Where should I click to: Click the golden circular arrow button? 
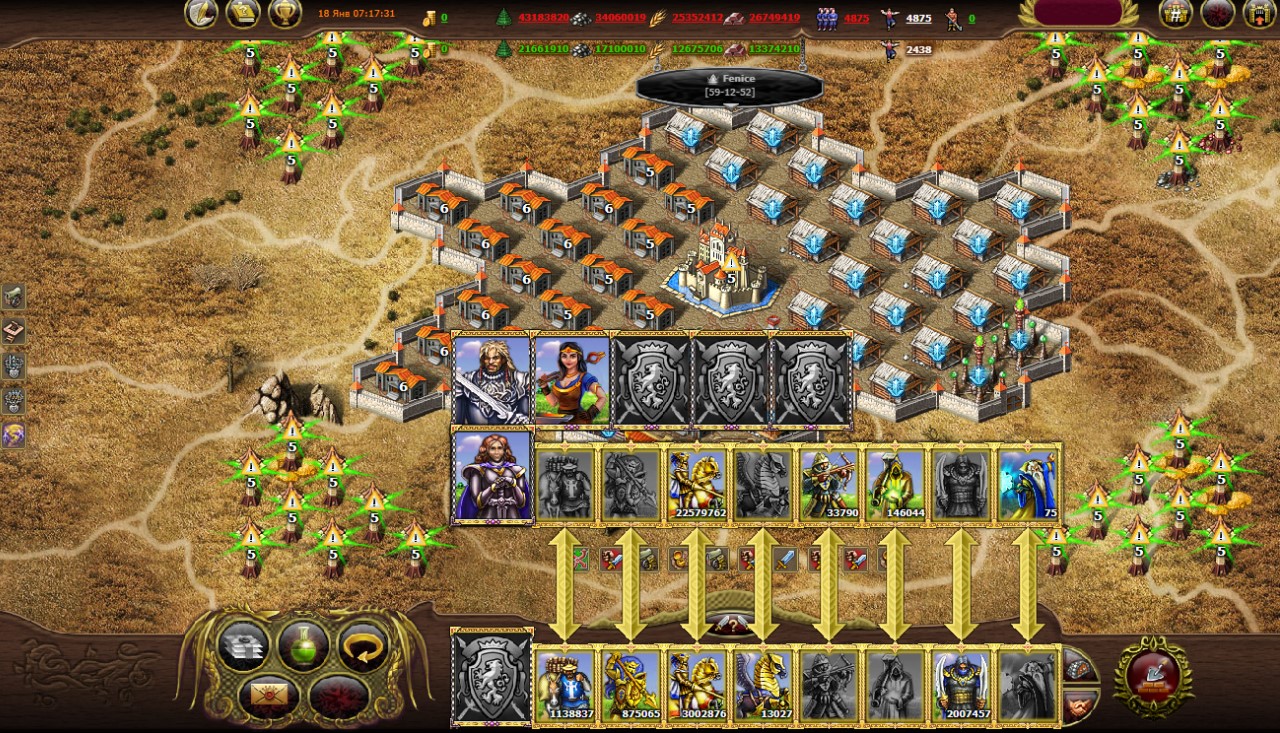pyautogui.click(x=362, y=646)
